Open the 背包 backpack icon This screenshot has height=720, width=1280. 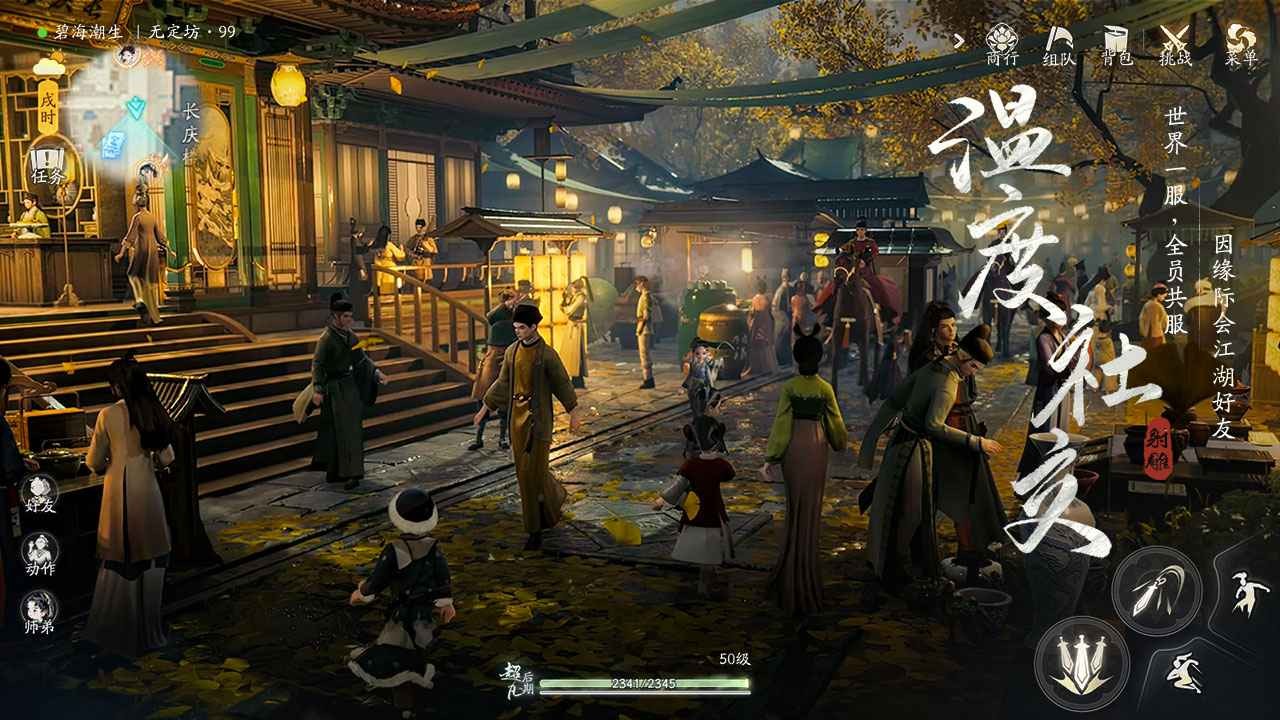point(1117,44)
